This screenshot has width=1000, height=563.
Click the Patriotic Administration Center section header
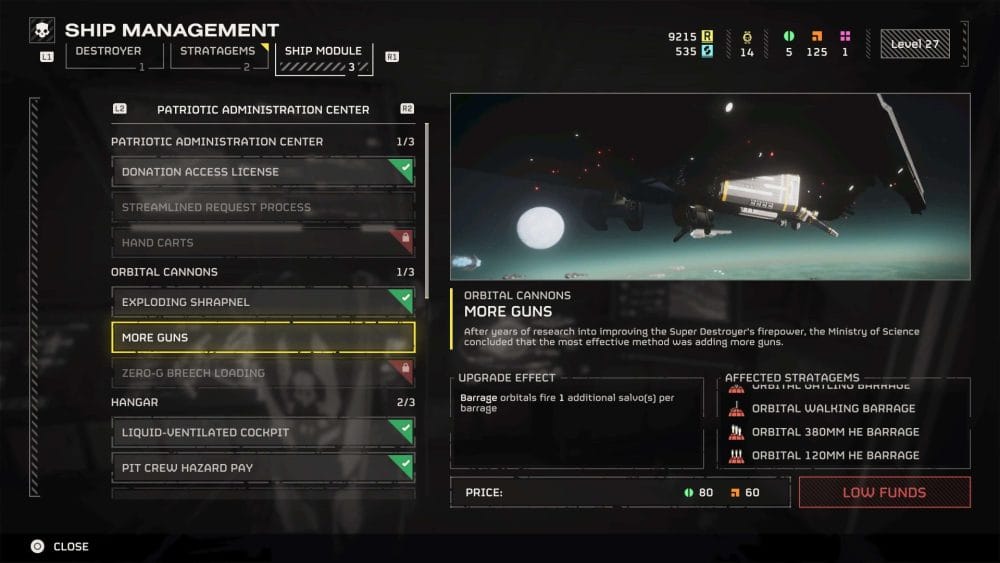pyautogui.click(x=262, y=109)
